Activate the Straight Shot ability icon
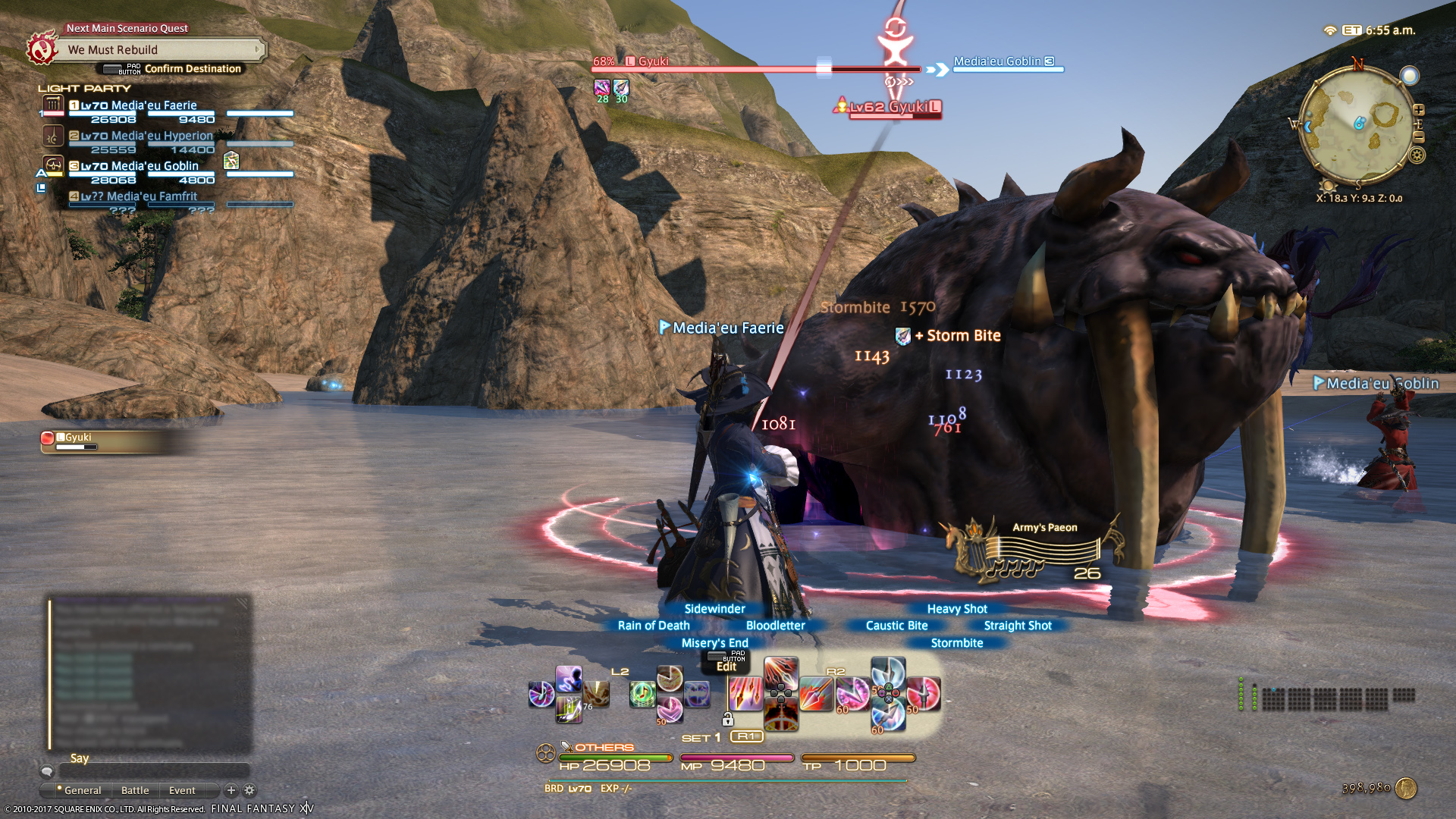 [924, 694]
